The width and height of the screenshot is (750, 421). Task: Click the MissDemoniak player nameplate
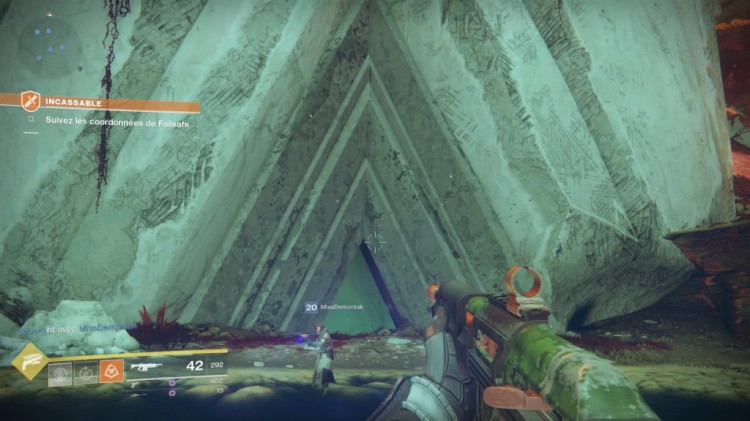[x=341, y=308]
